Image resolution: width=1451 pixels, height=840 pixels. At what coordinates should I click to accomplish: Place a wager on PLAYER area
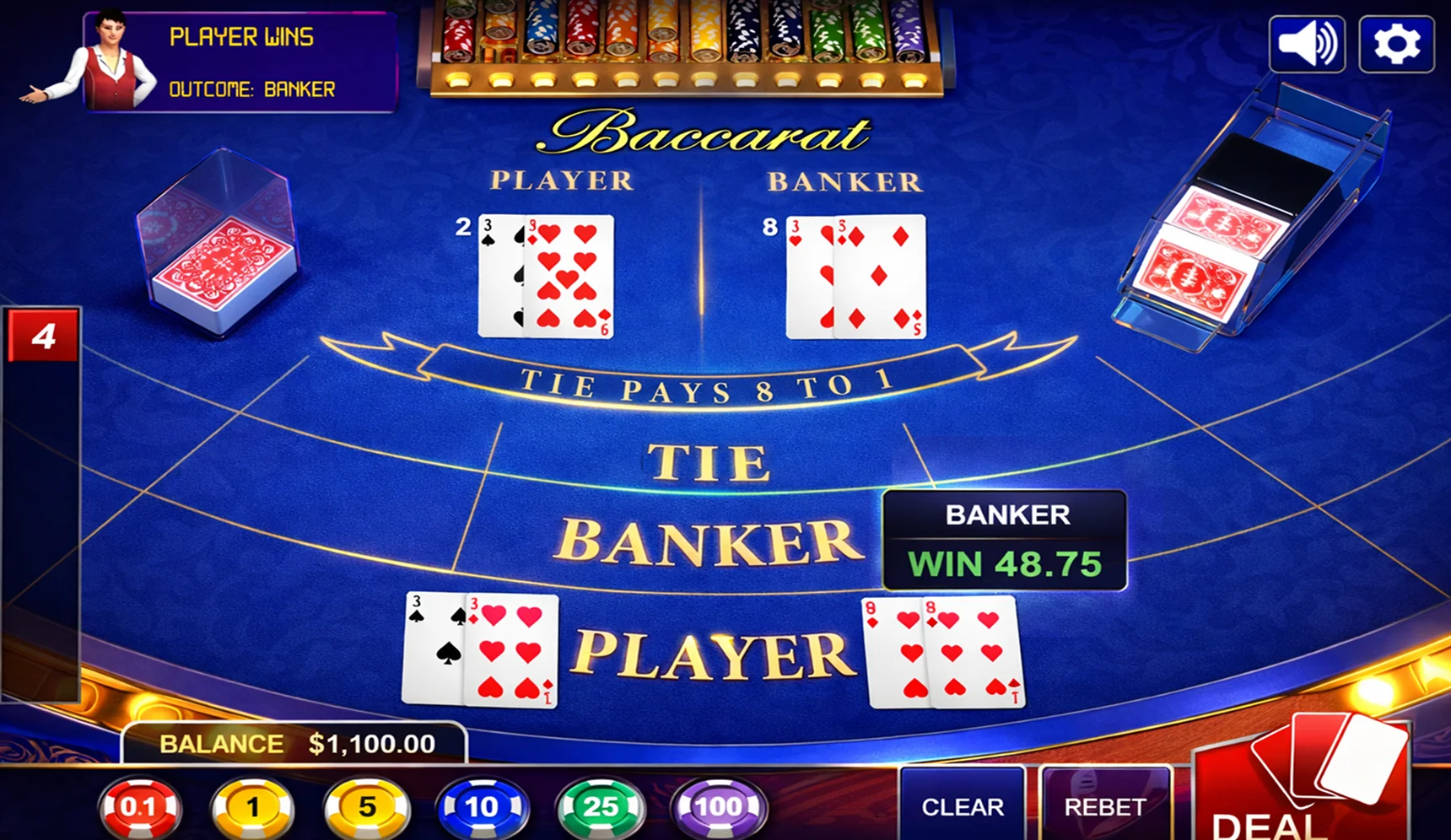point(713,651)
